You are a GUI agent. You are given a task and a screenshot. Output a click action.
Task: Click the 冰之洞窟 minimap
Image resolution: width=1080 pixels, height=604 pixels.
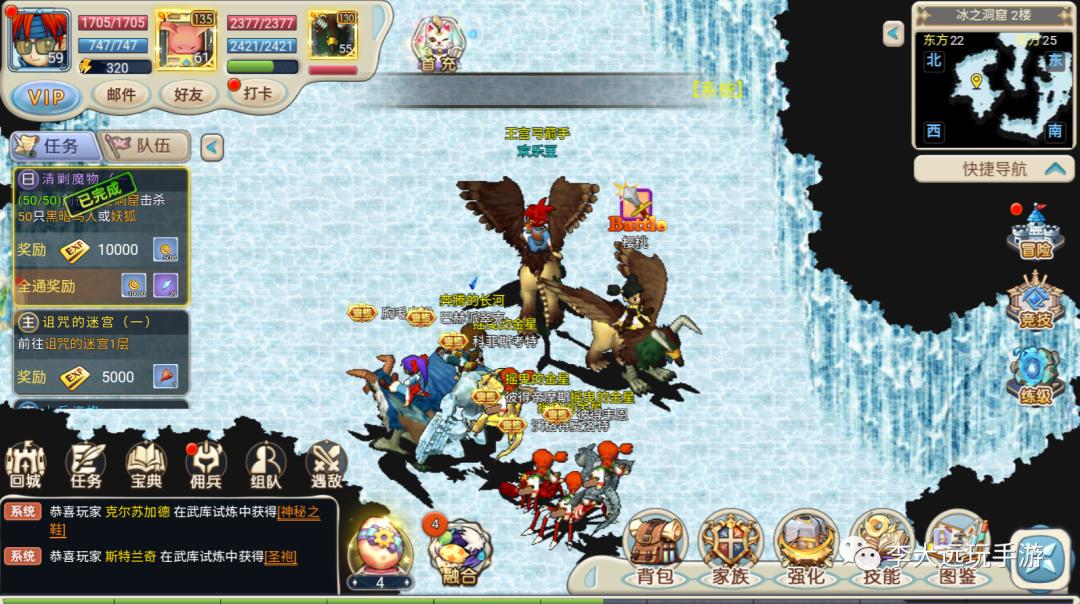(x=992, y=87)
